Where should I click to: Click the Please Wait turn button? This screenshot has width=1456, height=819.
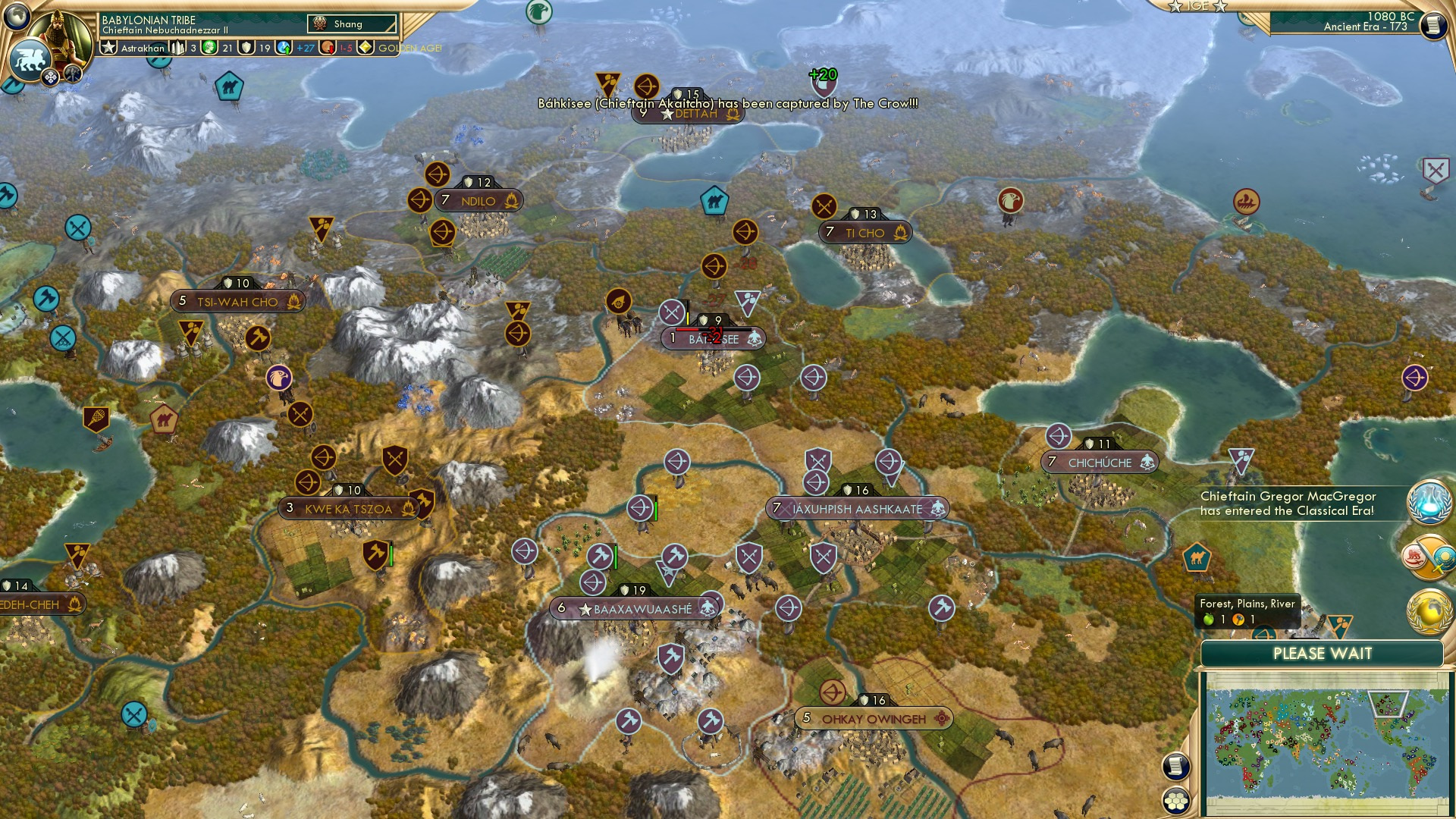point(1322,654)
